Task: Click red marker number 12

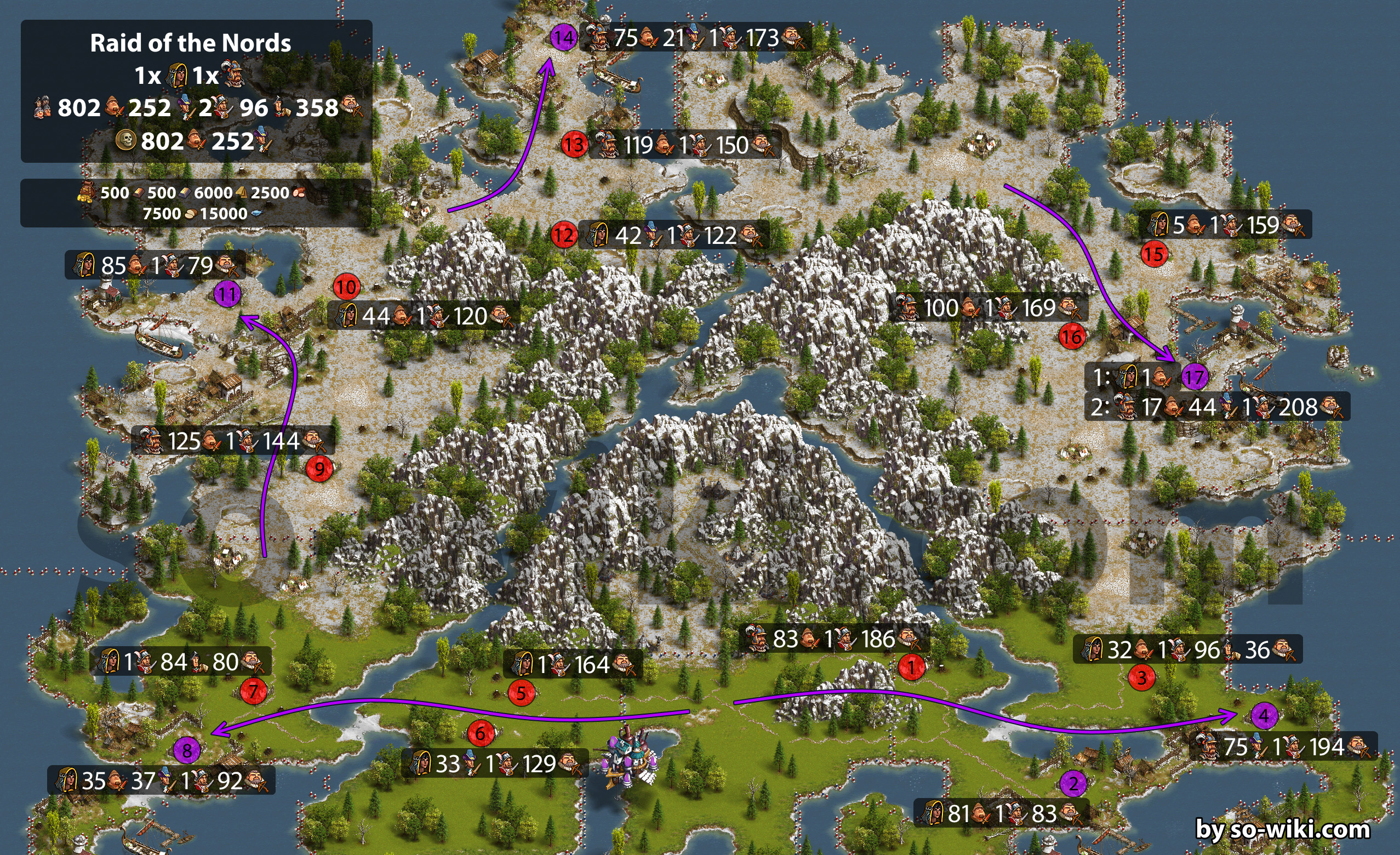Action: pos(564,235)
